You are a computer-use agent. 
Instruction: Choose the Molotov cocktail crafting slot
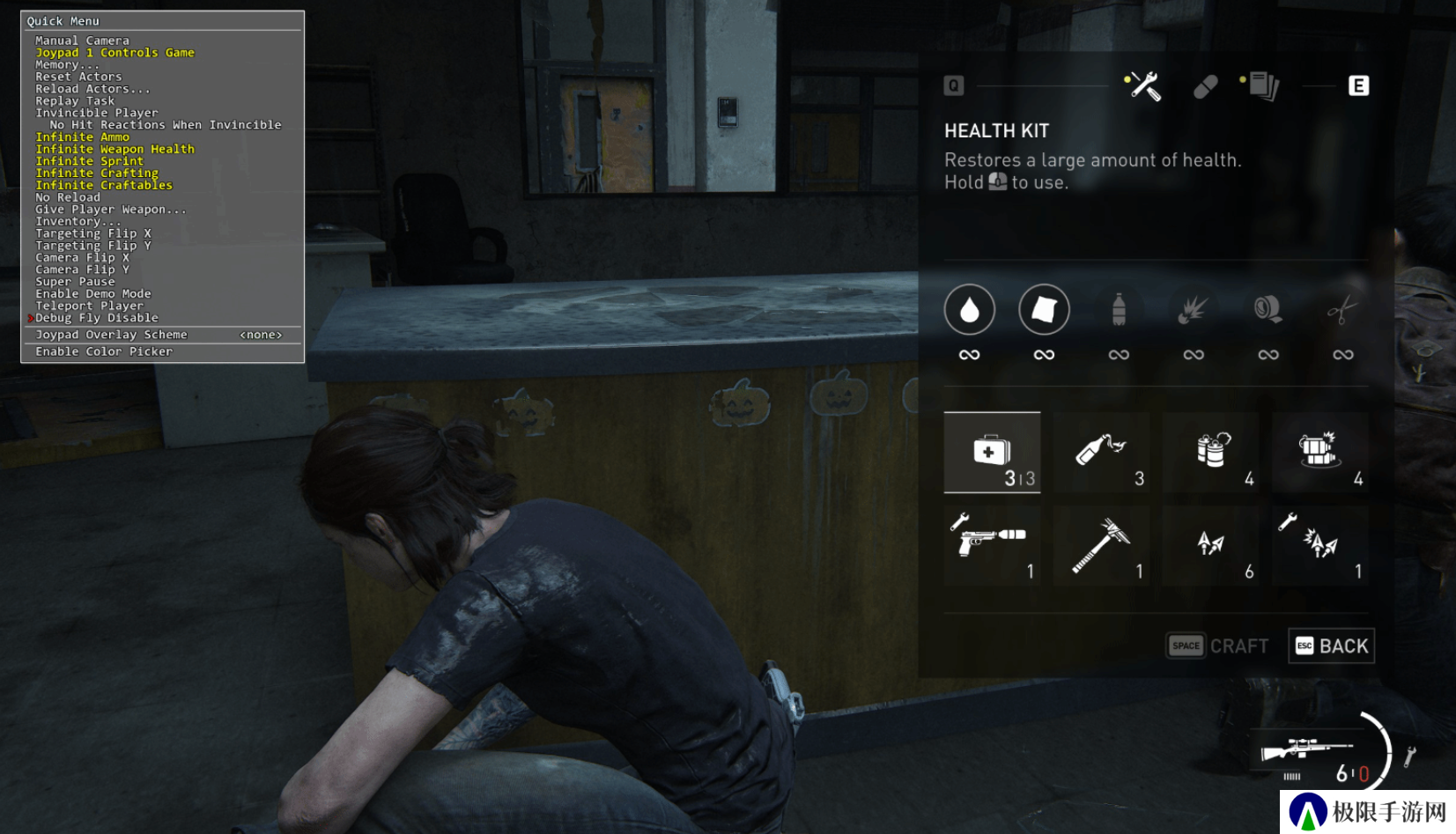(x=1101, y=453)
